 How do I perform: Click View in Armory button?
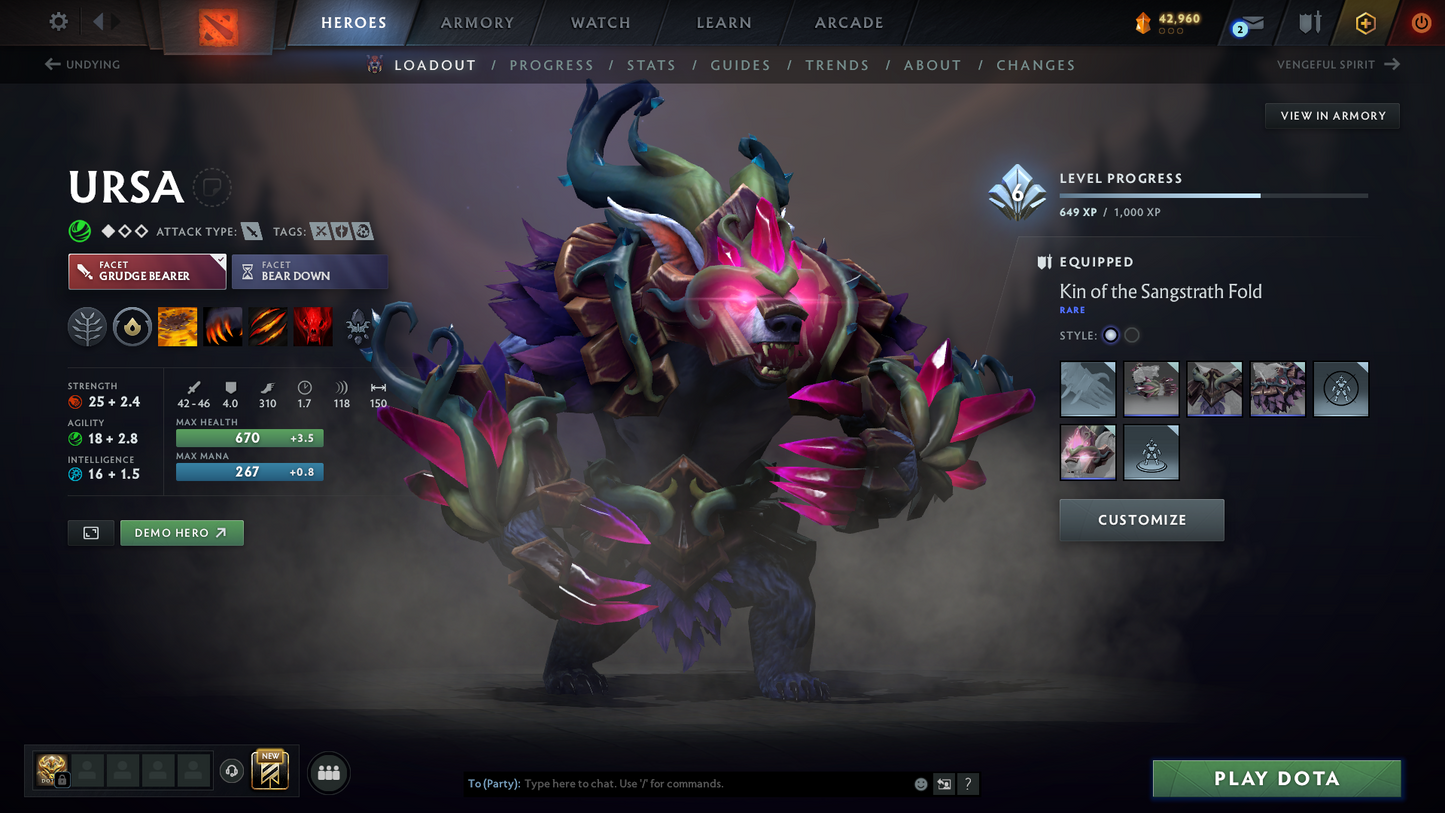pyautogui.click(x=1332, y=116)
